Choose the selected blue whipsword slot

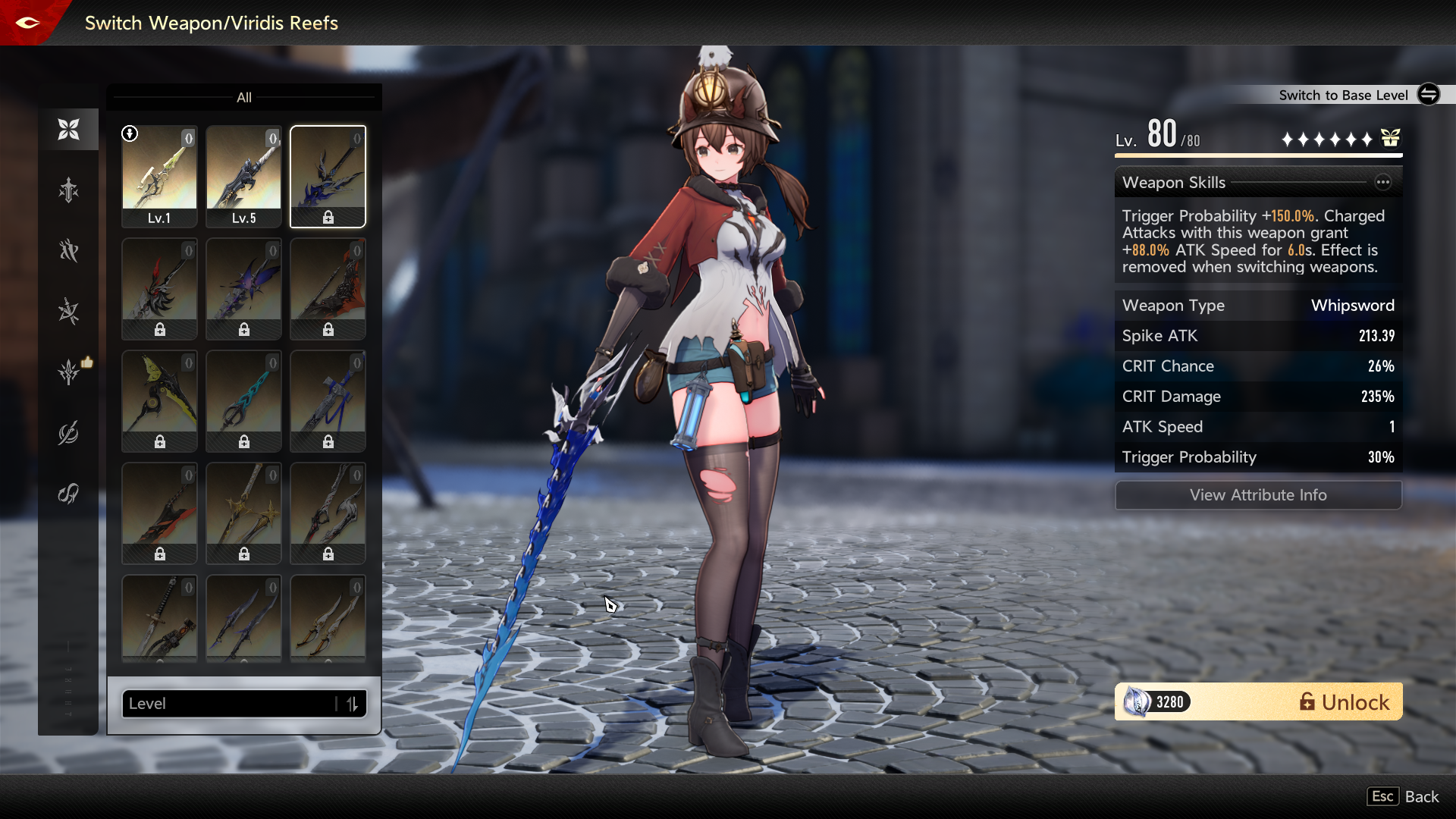328,176
